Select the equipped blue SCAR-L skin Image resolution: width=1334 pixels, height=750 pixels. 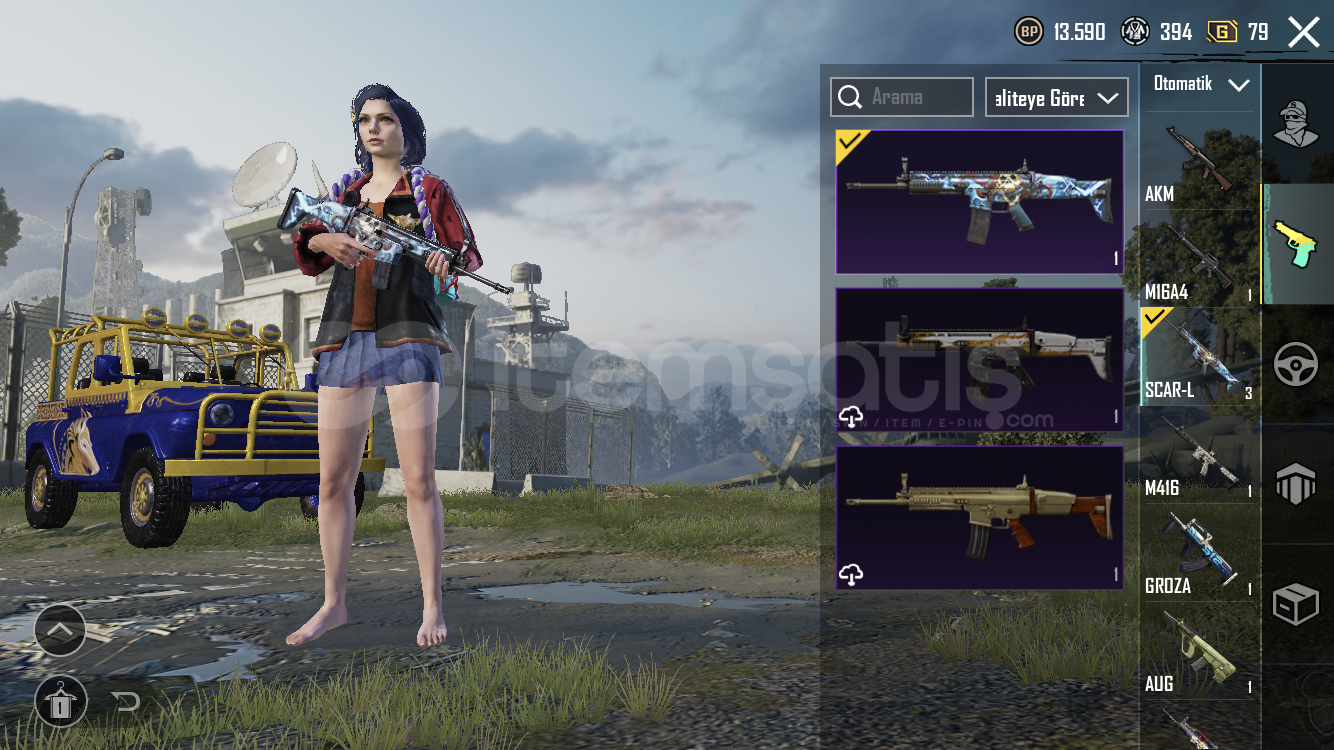979,202
